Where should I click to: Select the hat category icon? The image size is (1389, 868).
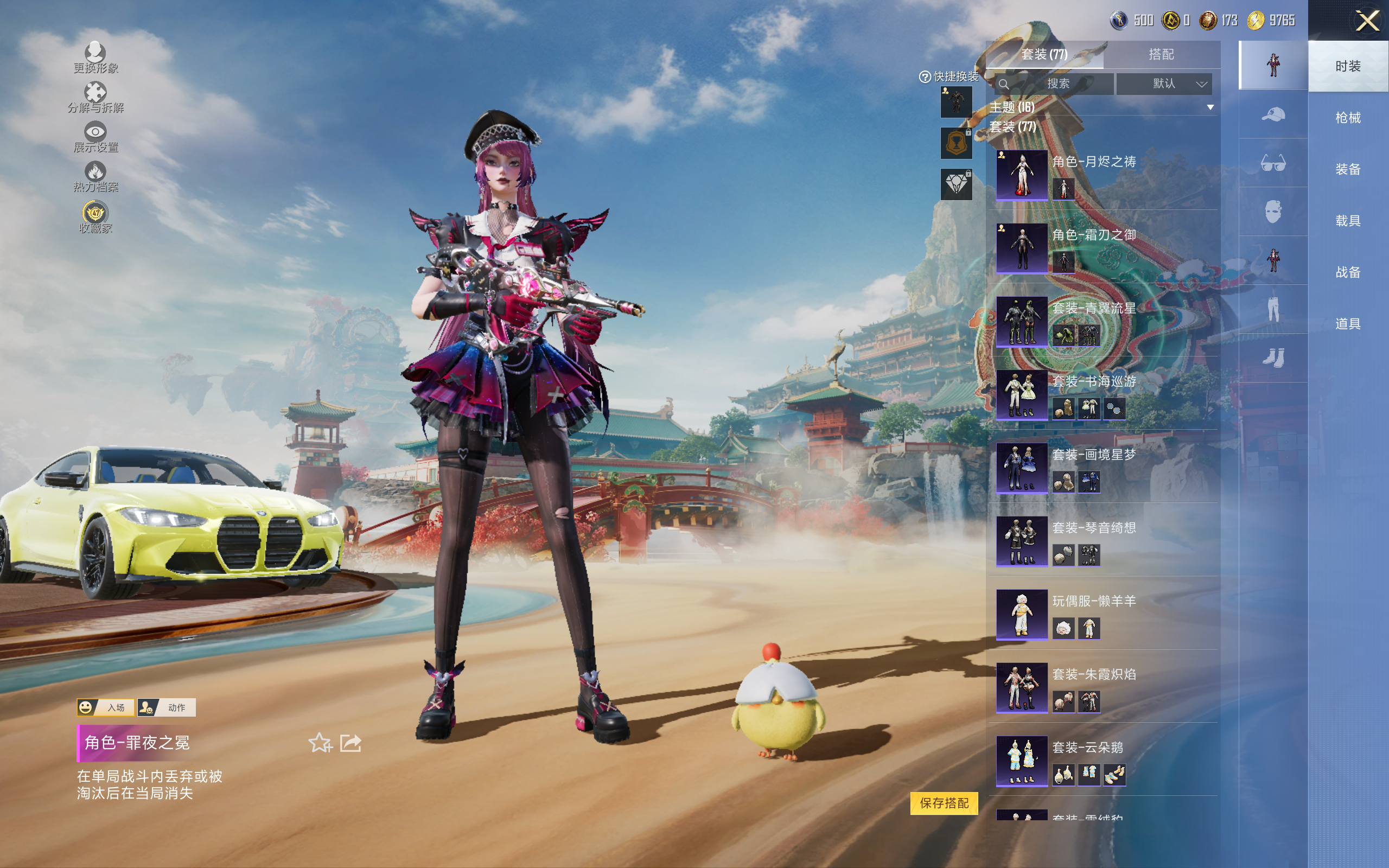(1272, 114)
